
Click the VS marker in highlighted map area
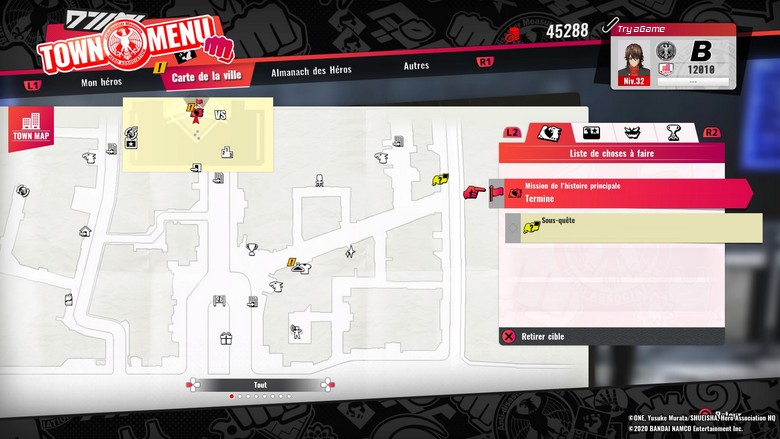pos(220,115)
